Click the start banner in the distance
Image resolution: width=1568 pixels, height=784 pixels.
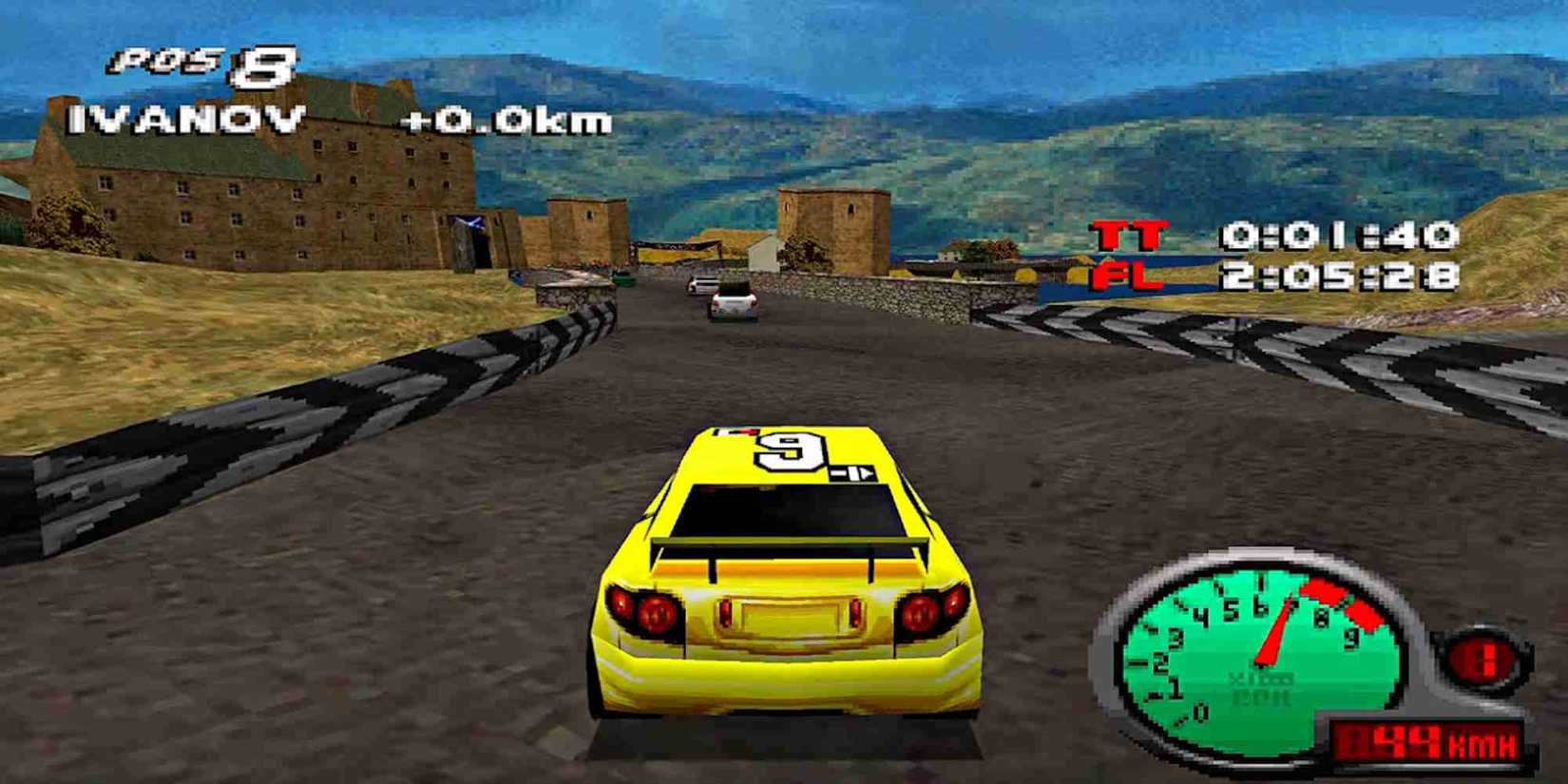(672, 245)
